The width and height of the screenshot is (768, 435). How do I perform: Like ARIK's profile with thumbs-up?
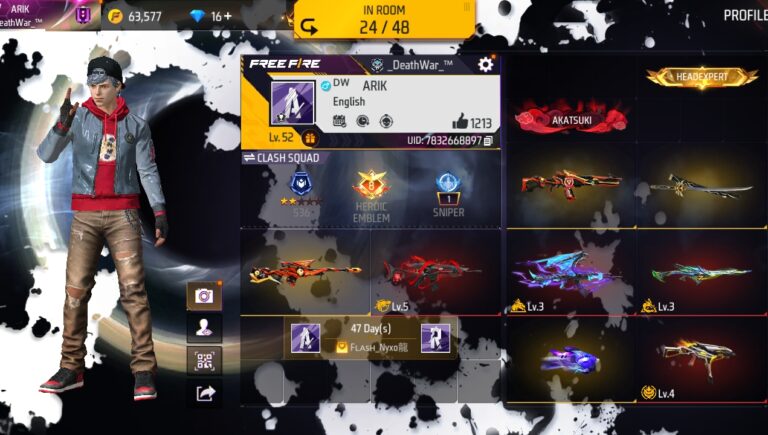pos(460,122)
